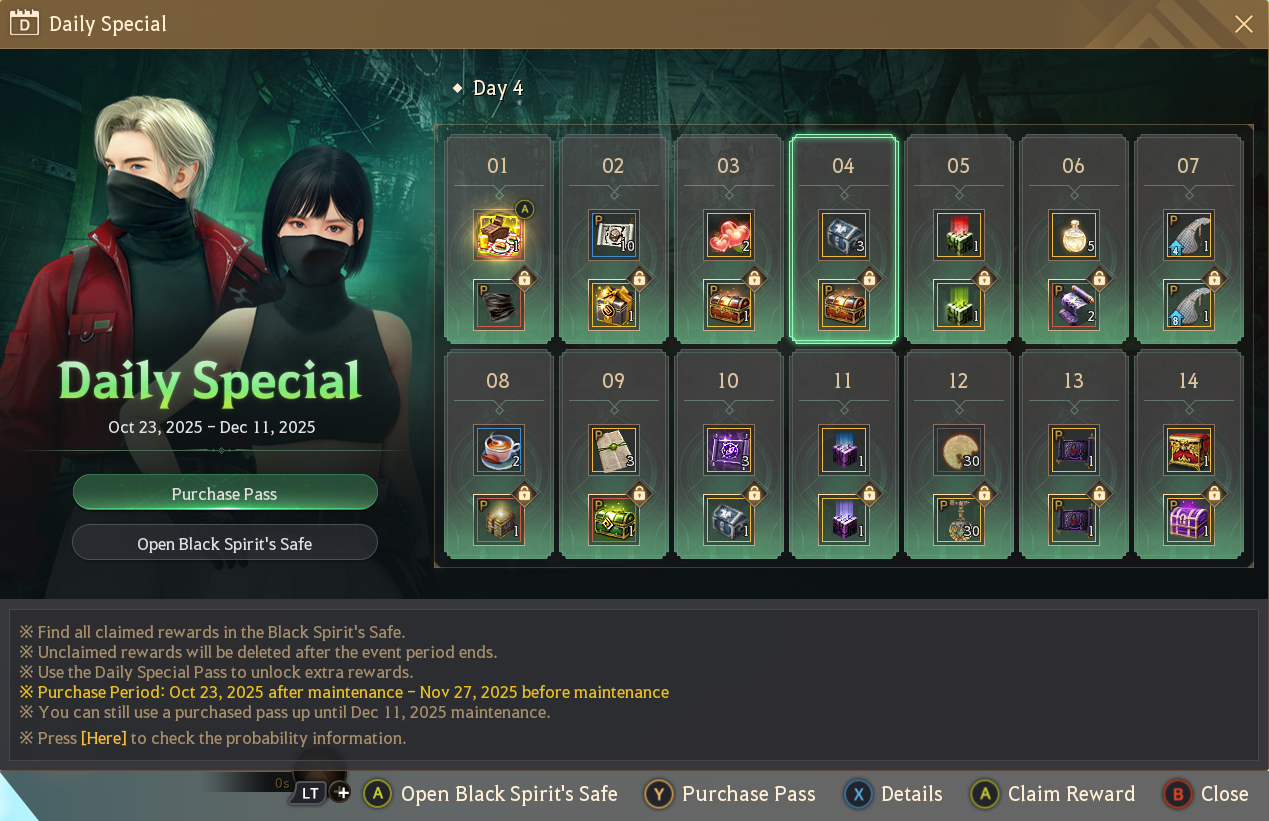Screen dimensions: 1269x821
Task: Select the Day 02 map scroll reward
Action: click(x=613, y=235)
